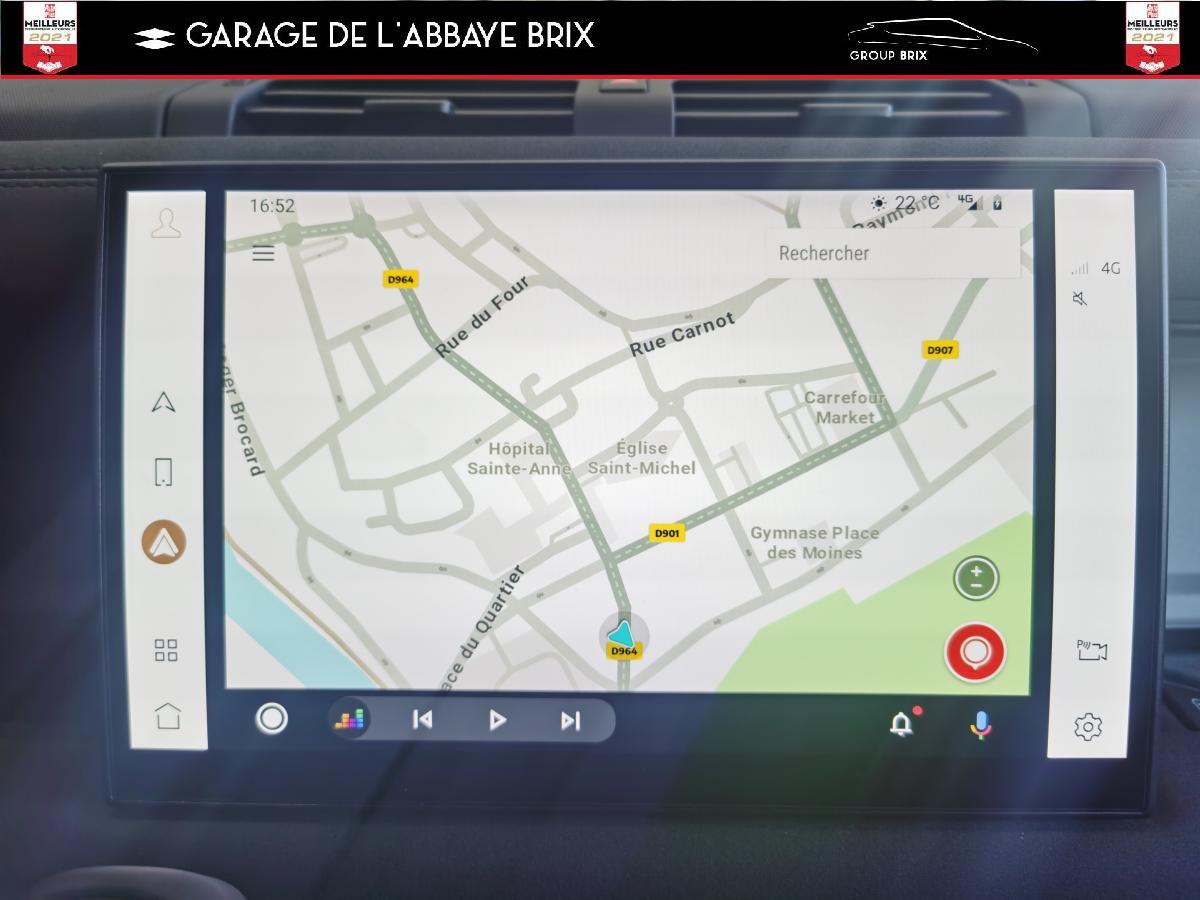Screen dimensions: 1200x900
Task: Open the apps grid icon
Action: 166,651
